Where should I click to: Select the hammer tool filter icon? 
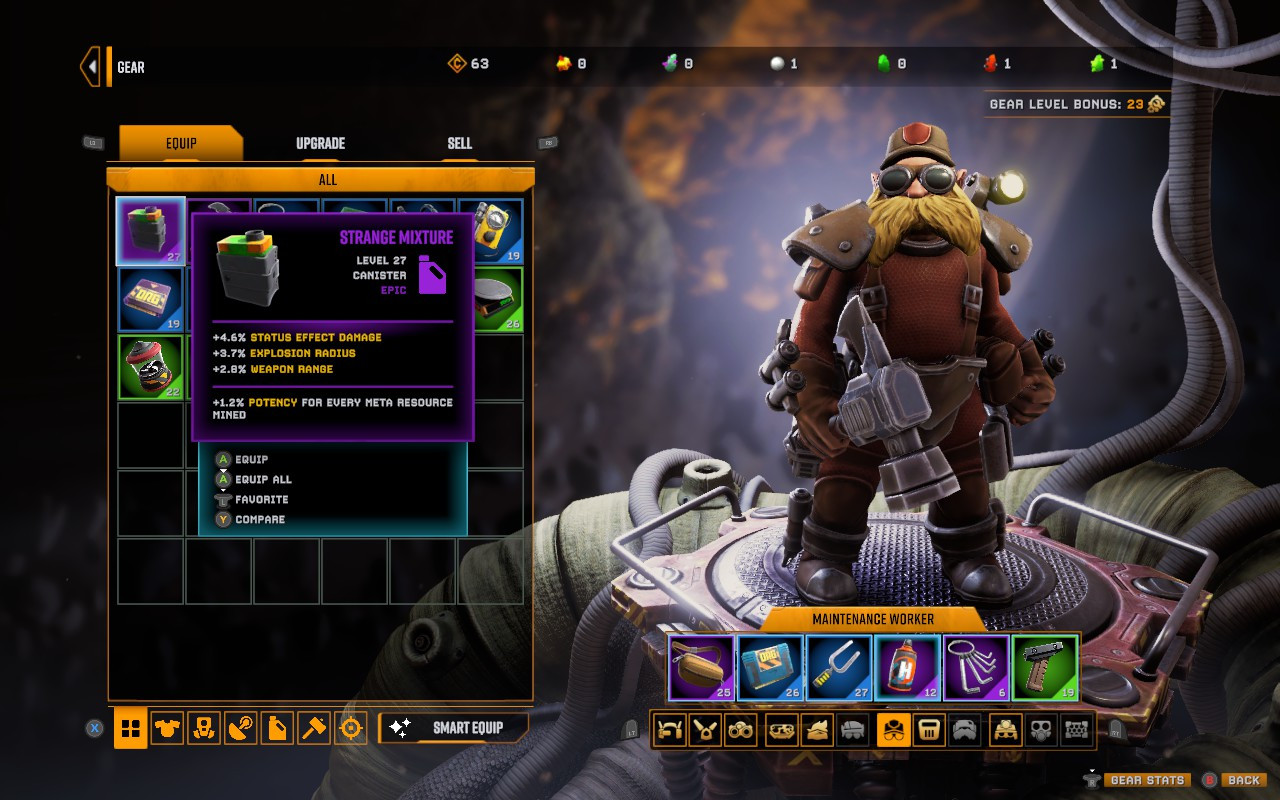(x=313, y=729)
